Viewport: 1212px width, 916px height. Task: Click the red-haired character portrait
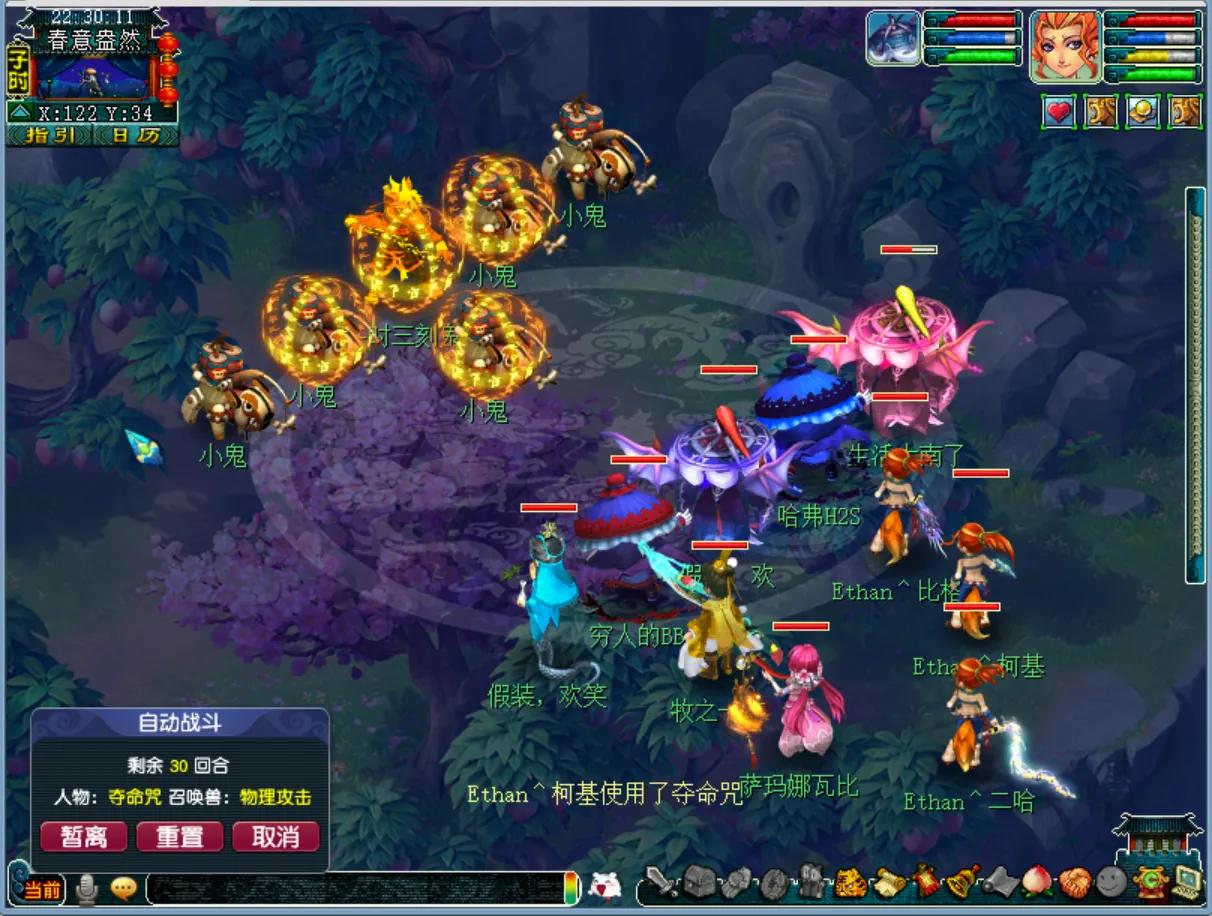pyautogui.click(x=1064, y=46)
